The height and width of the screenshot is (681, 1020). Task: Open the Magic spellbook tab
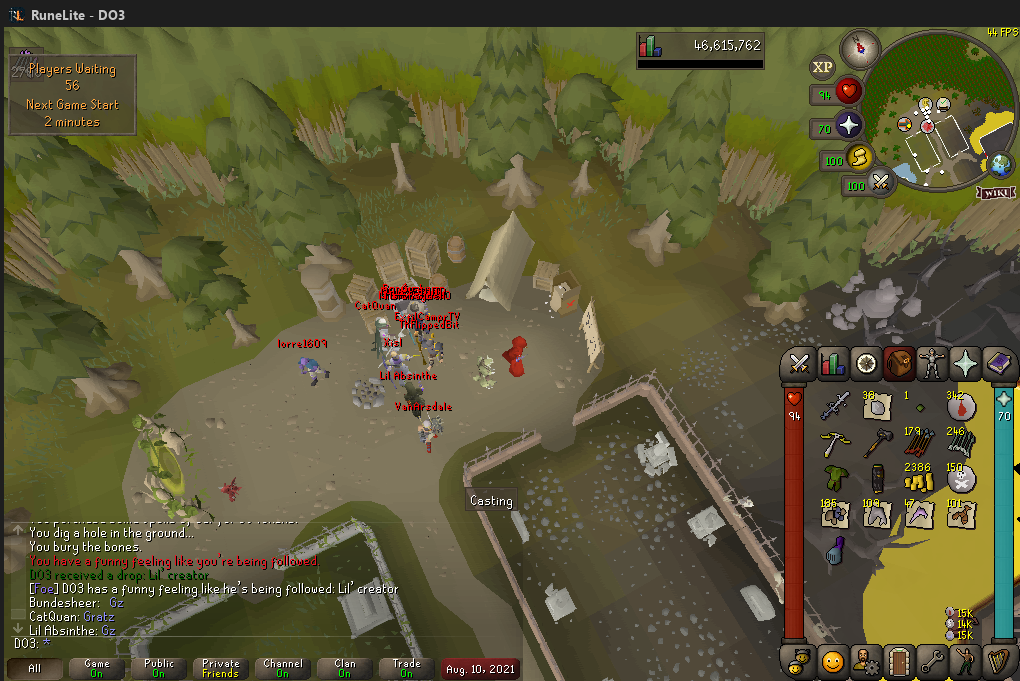tap(997, 365)
